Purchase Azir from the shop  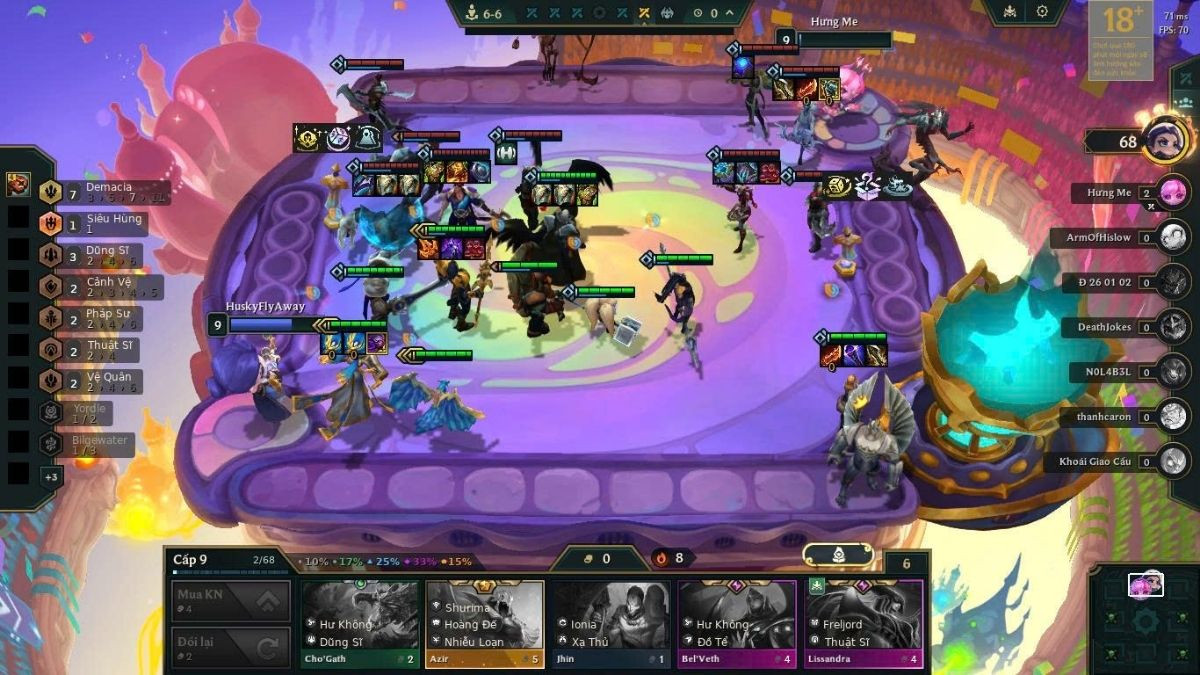coord(485,624)
